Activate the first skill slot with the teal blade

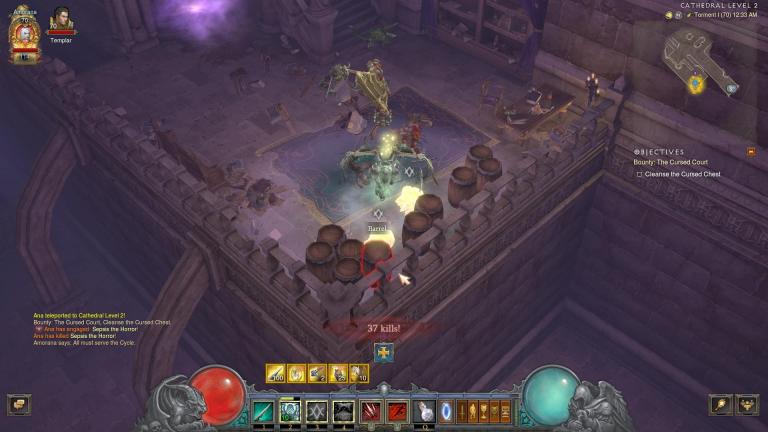point(263,411)
